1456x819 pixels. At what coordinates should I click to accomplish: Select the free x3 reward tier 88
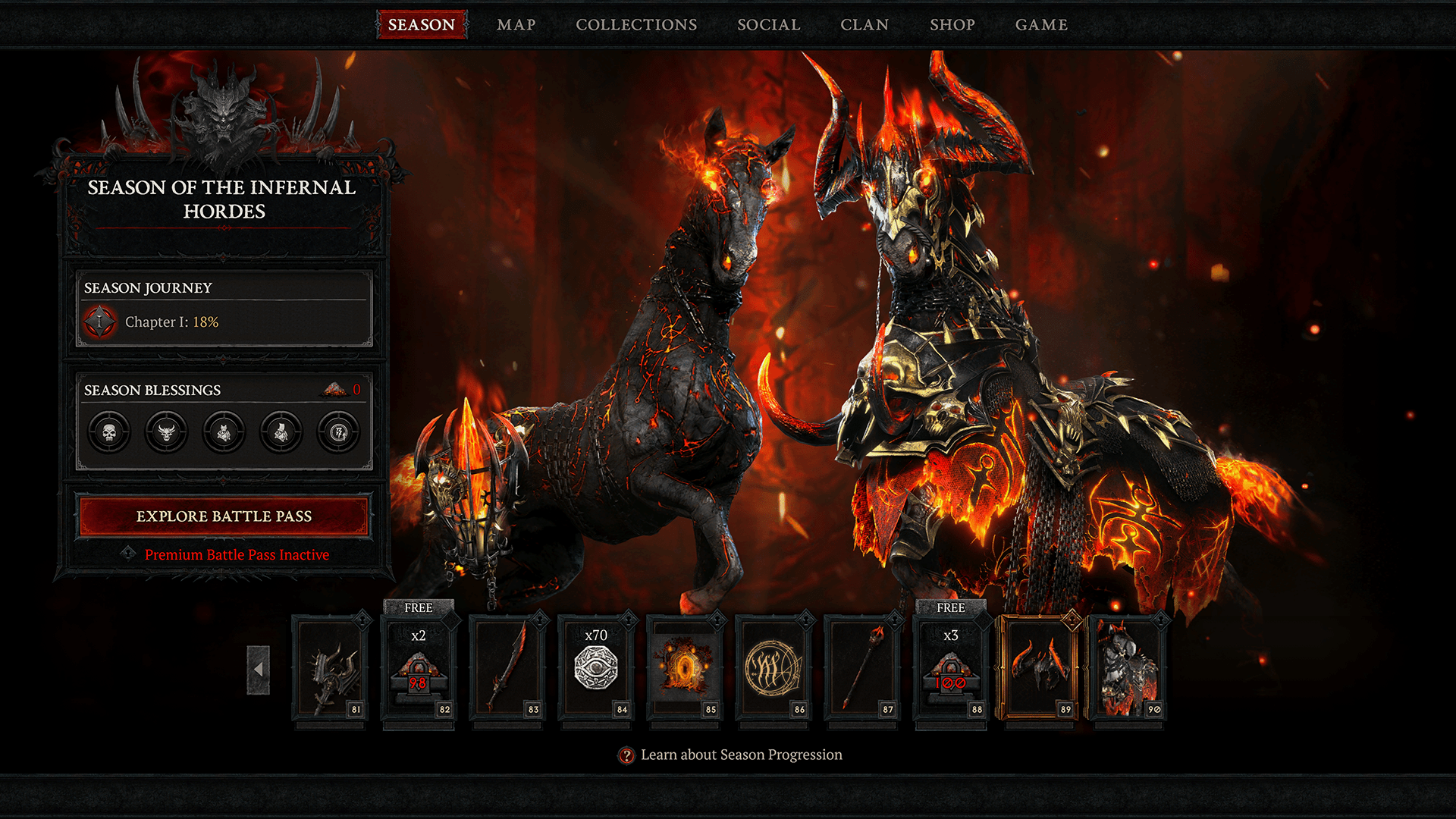click(950, 669)
